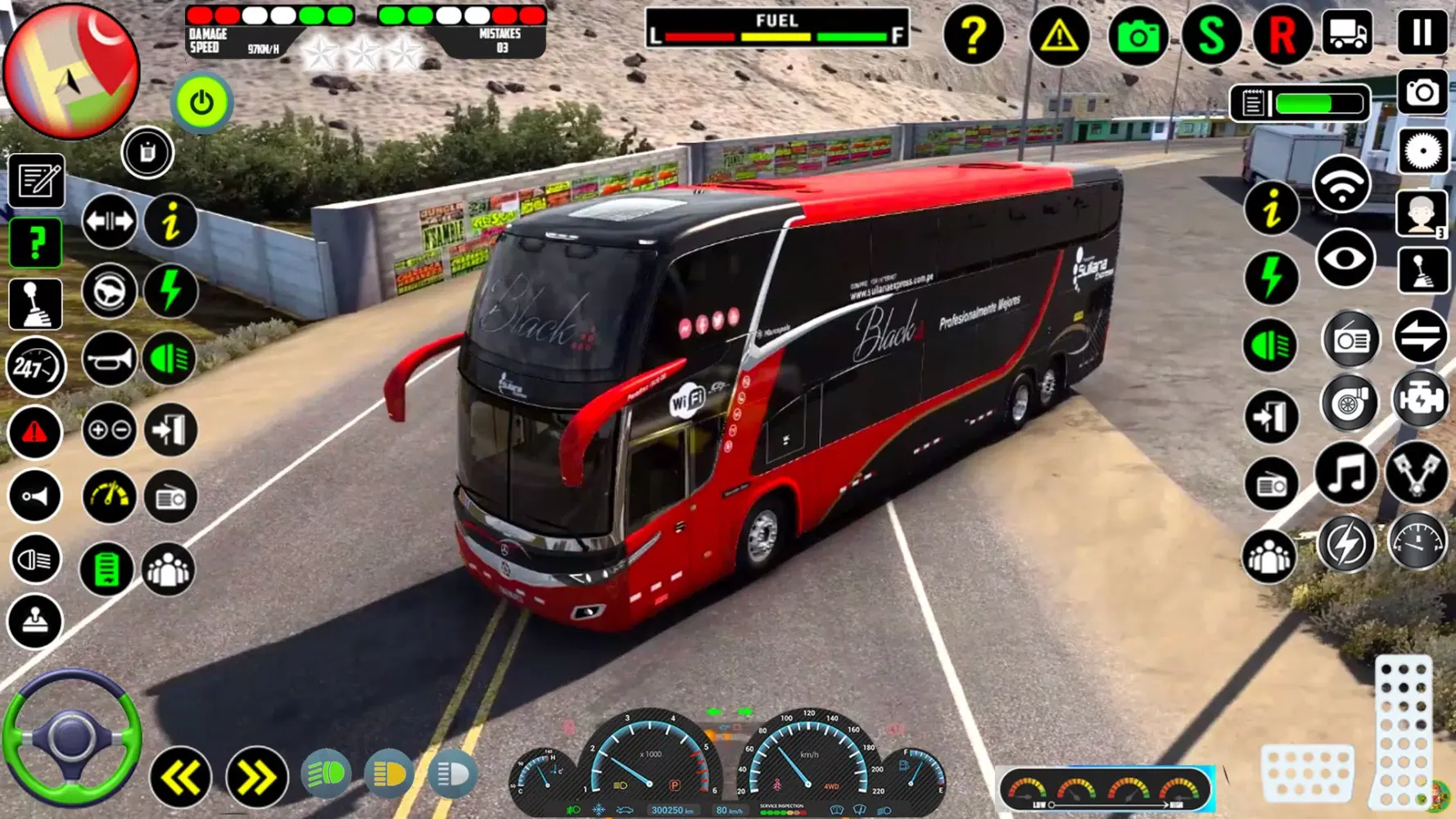Activate the WiFi signal icon
Image resolution: width=1456 pixels, height=819 pixels.
tap(1341, 185)
